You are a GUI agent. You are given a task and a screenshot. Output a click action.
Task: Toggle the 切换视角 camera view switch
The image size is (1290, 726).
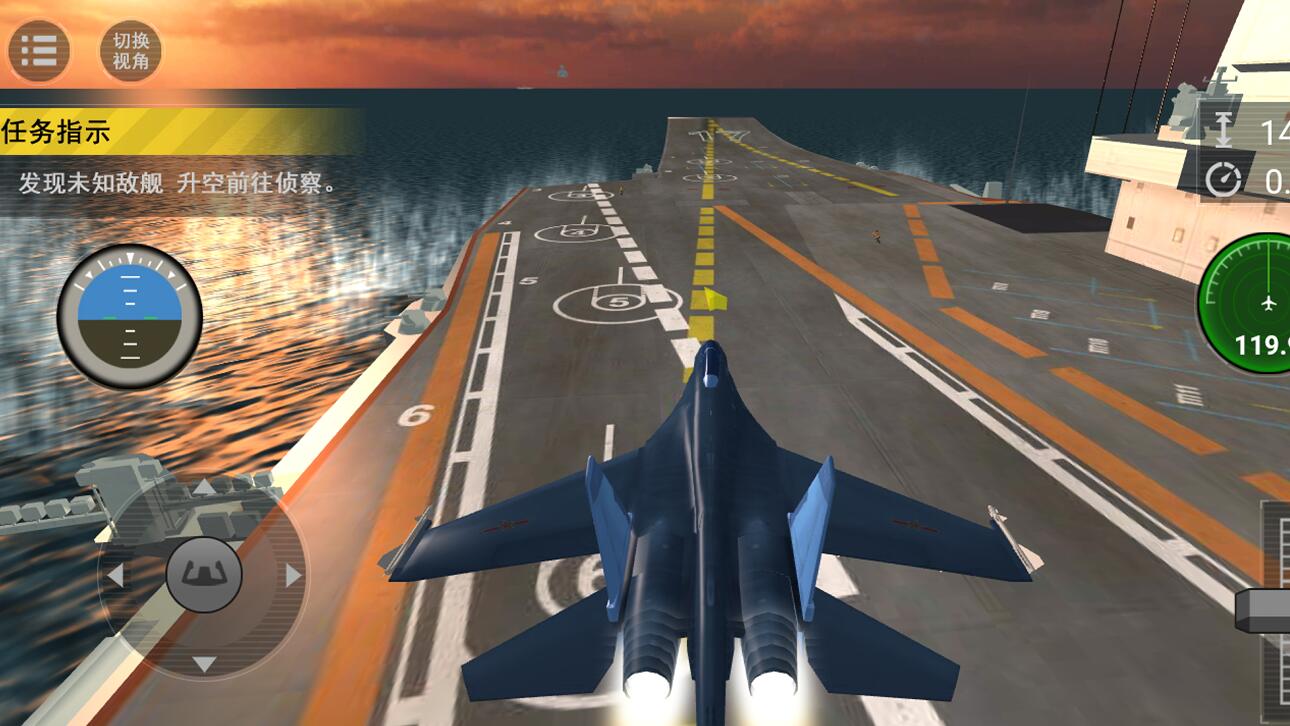(x=129, y=48)
